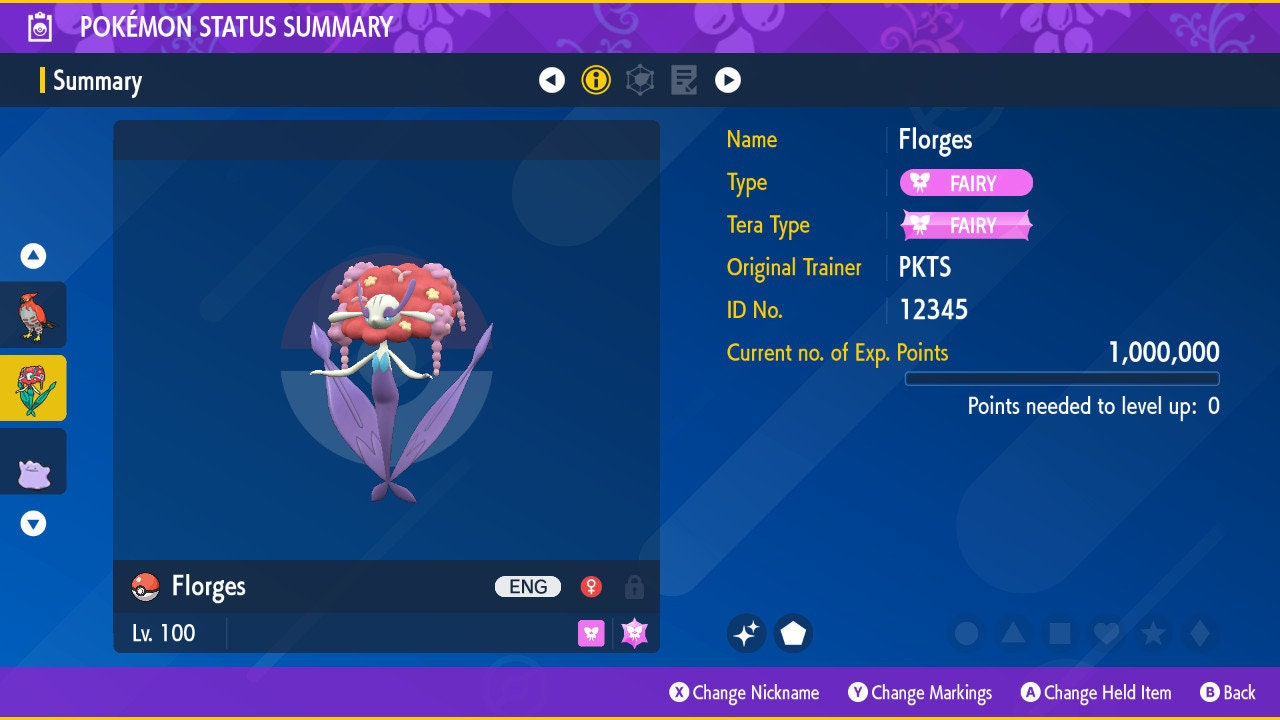The width and height of the screenshot is (1280, 720).
Task: Open Change Markings option
Action: pos(920,692)
